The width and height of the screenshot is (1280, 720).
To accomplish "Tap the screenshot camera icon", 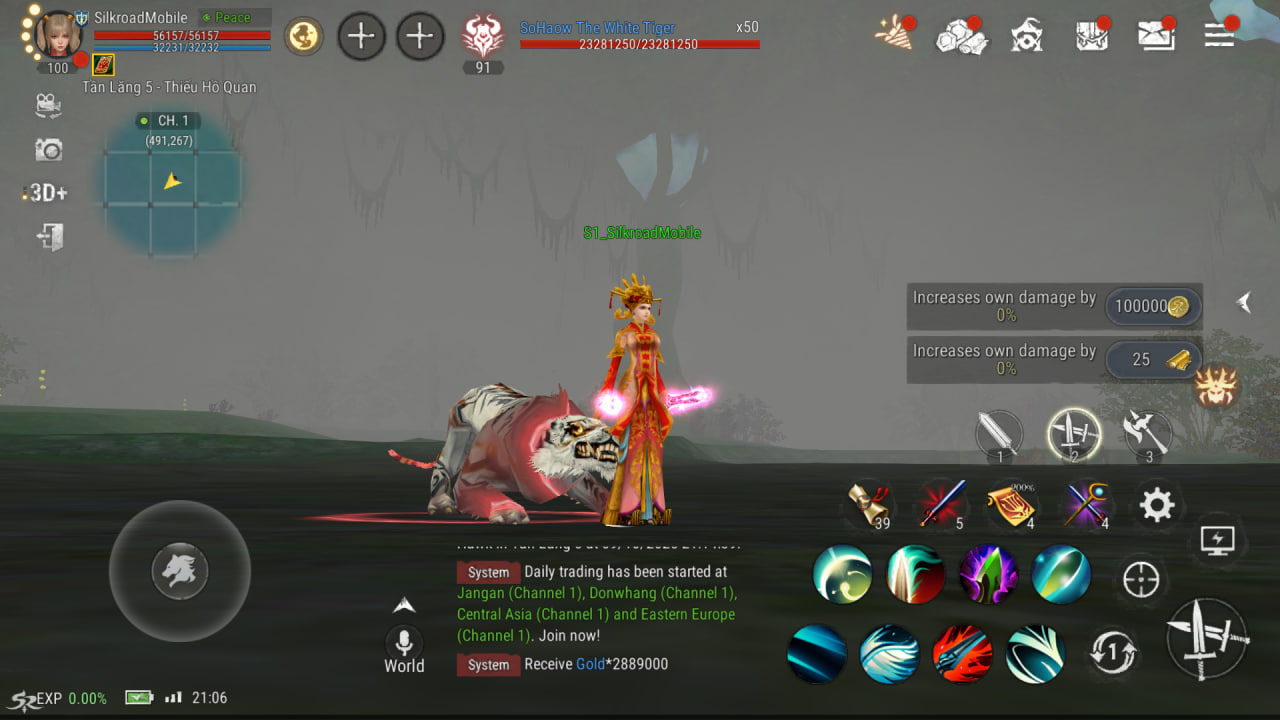I will [x=48, y=150].
